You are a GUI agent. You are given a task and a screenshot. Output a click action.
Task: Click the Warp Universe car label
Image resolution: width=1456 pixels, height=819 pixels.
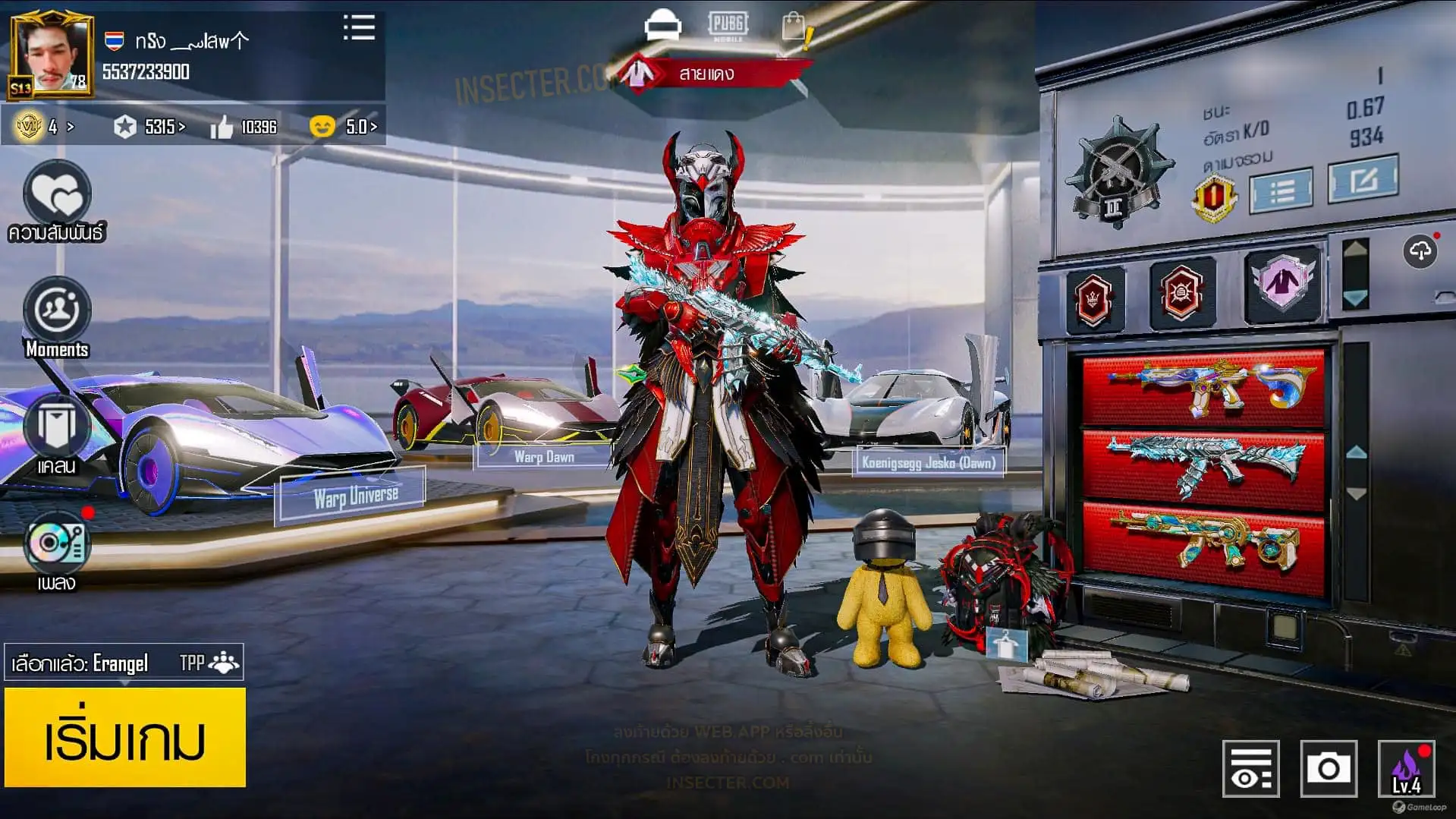[x=355, y=496]
